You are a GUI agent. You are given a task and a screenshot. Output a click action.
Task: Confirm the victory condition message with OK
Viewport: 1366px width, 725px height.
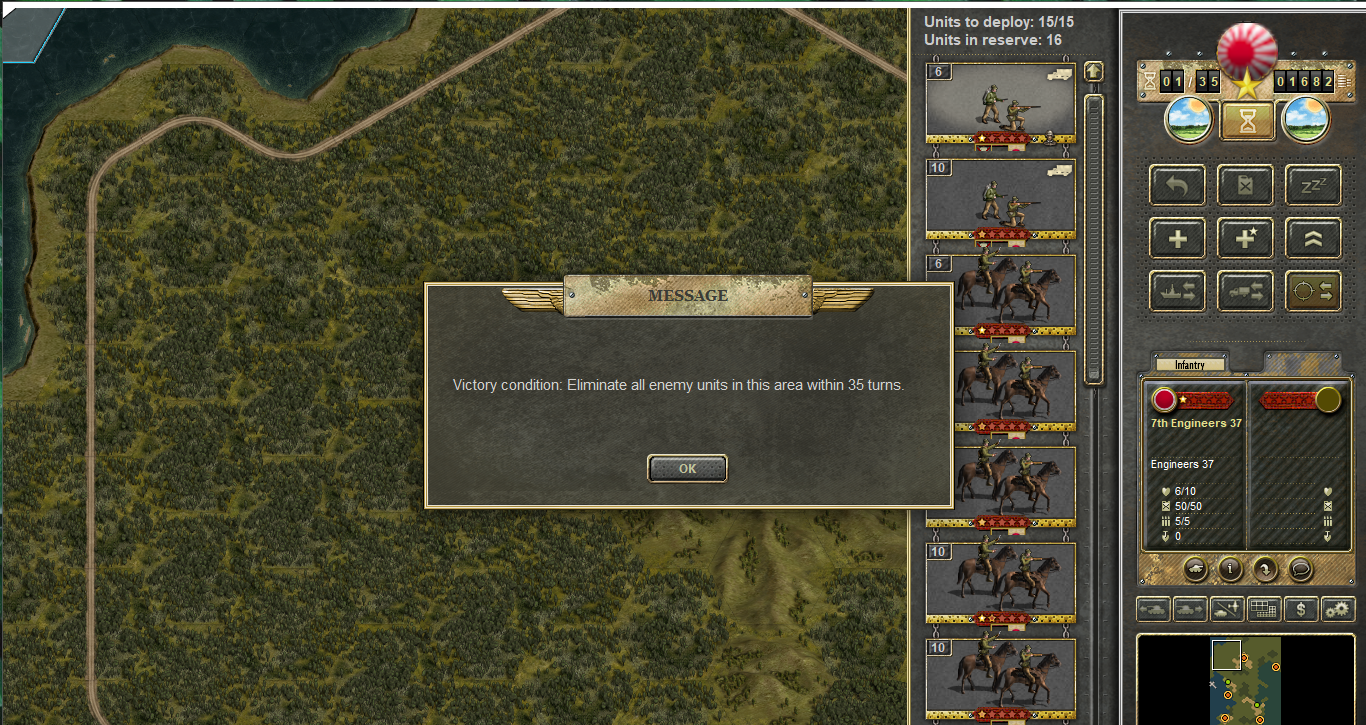(687, 468)
